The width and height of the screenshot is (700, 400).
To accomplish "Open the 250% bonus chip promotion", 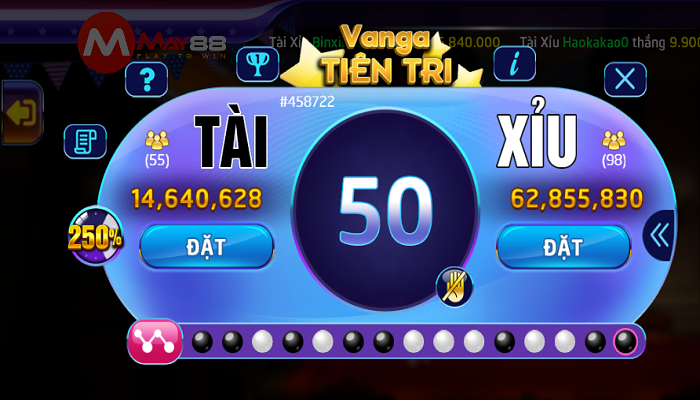I will (x=95, y=237).
